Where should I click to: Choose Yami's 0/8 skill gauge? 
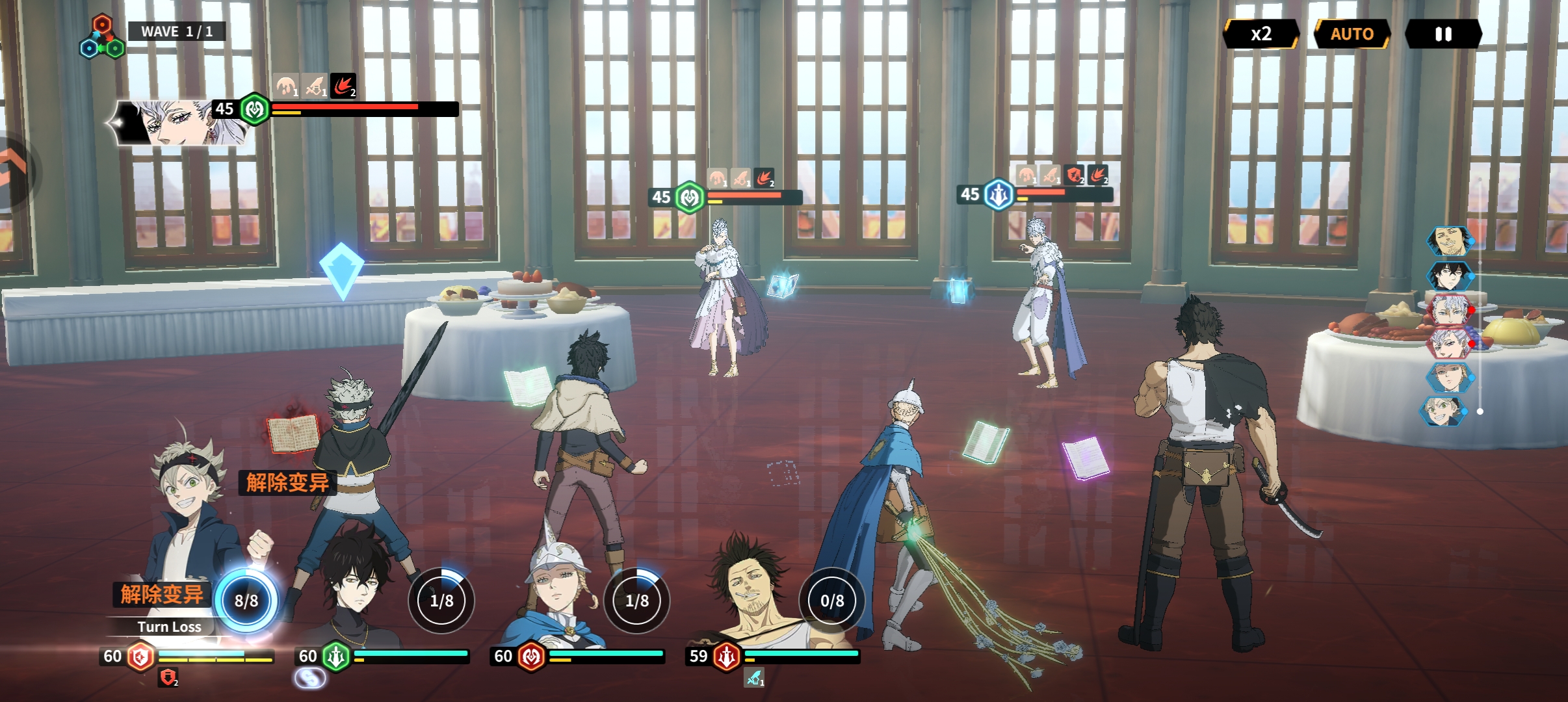click(x=831, y=601)
